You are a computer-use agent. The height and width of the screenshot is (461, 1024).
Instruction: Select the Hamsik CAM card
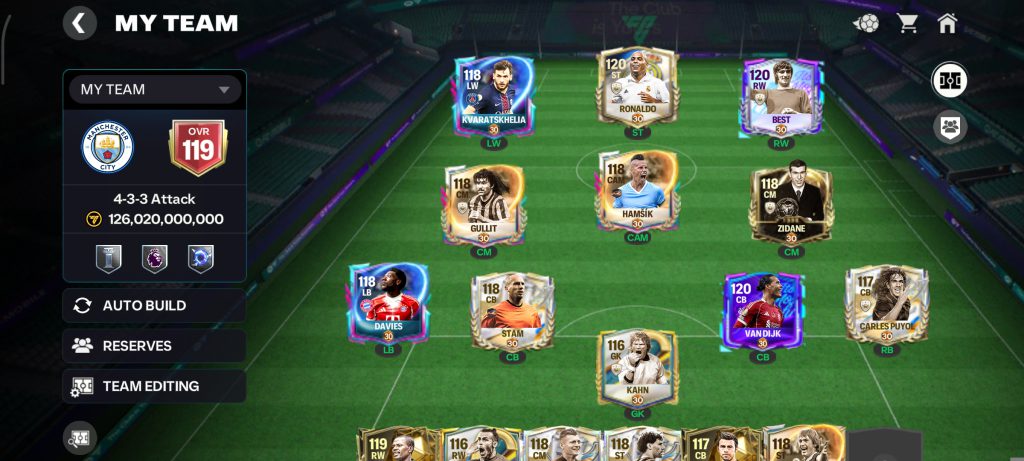637,191
